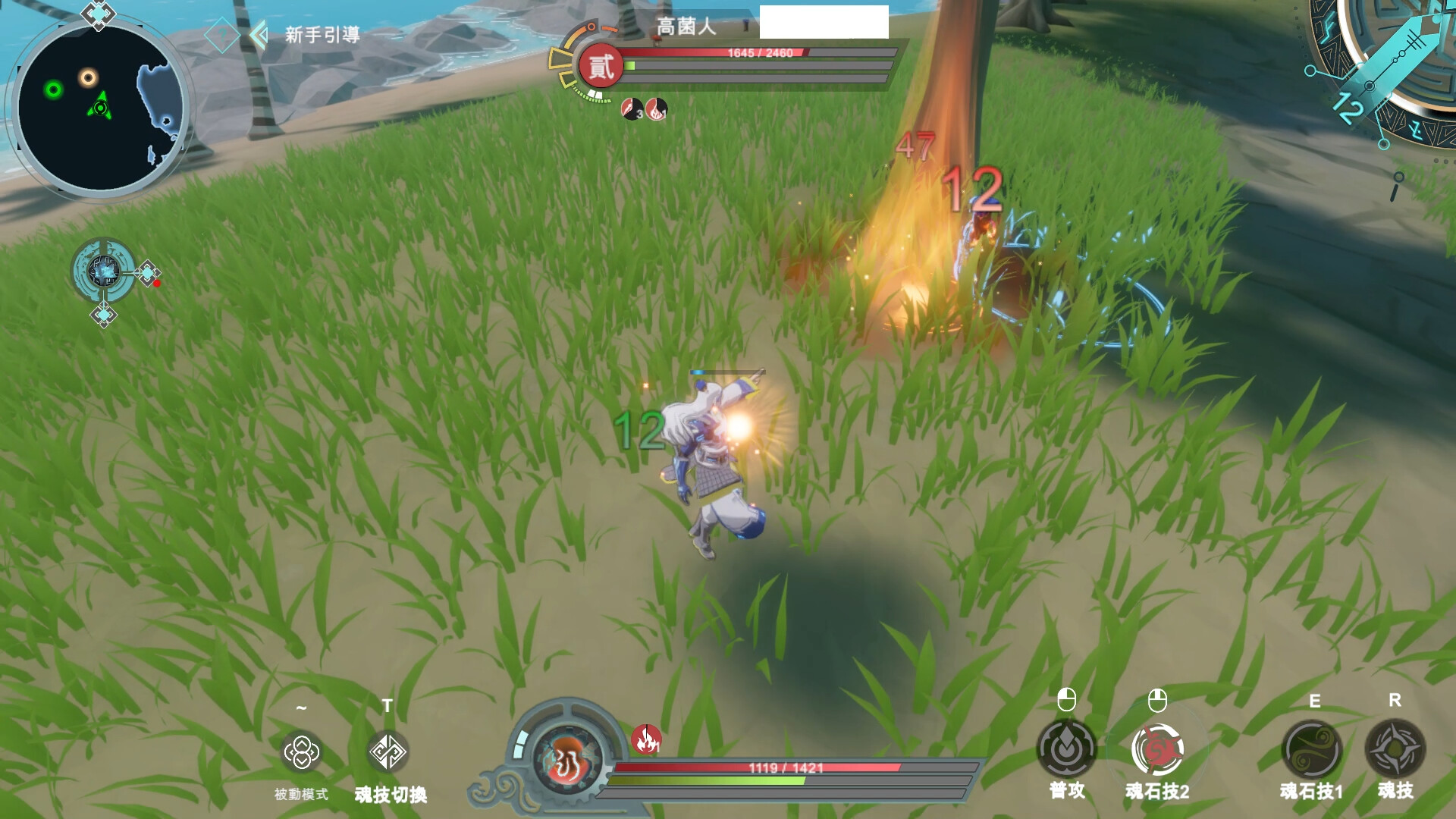Click the fire buff icon above health bar
The image size is (1456, 819).
coord(646,739)
